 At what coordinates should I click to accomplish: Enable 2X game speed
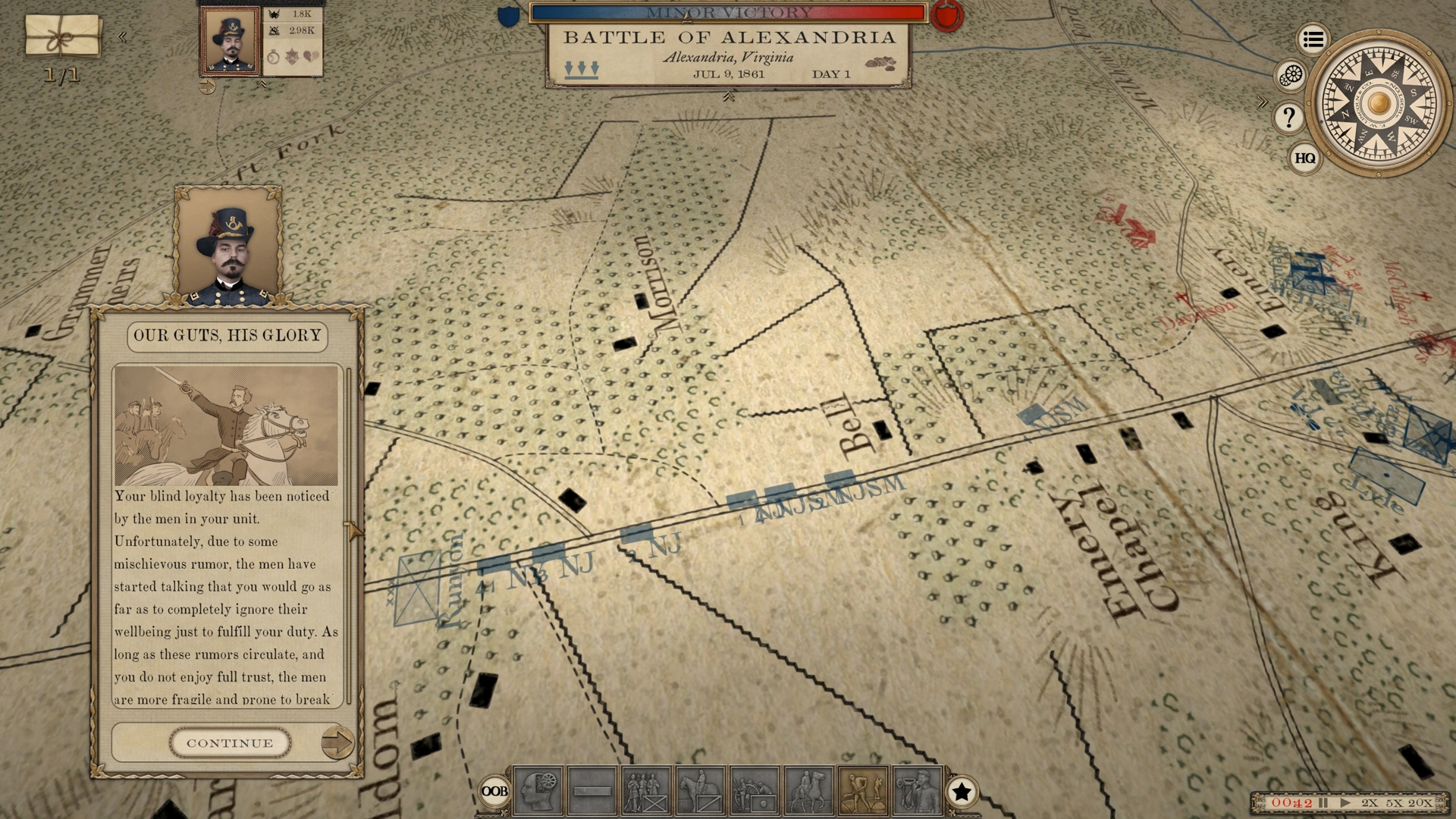click(x=1370, y=802)
